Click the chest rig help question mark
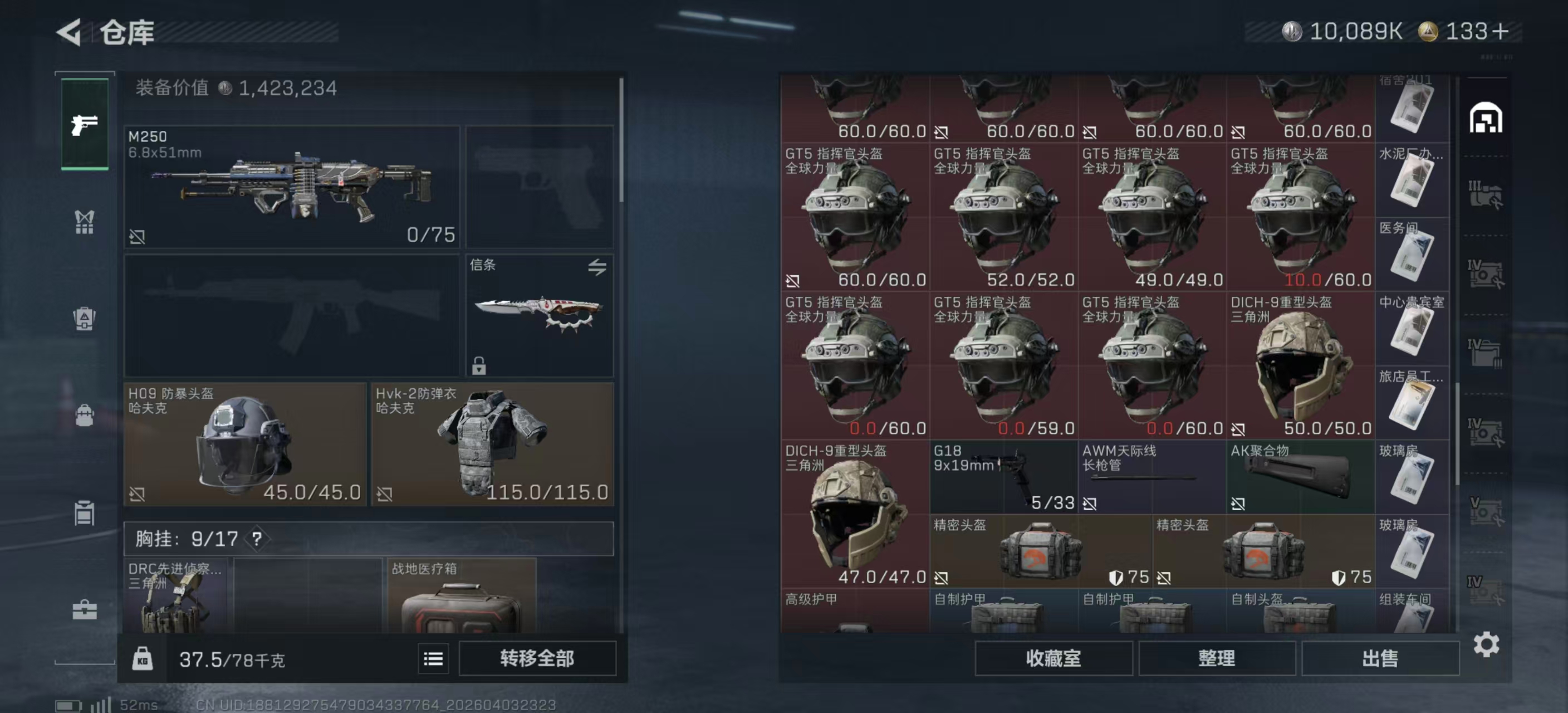Viewport: 1568px width, 713px height. [x=257, y=539]
